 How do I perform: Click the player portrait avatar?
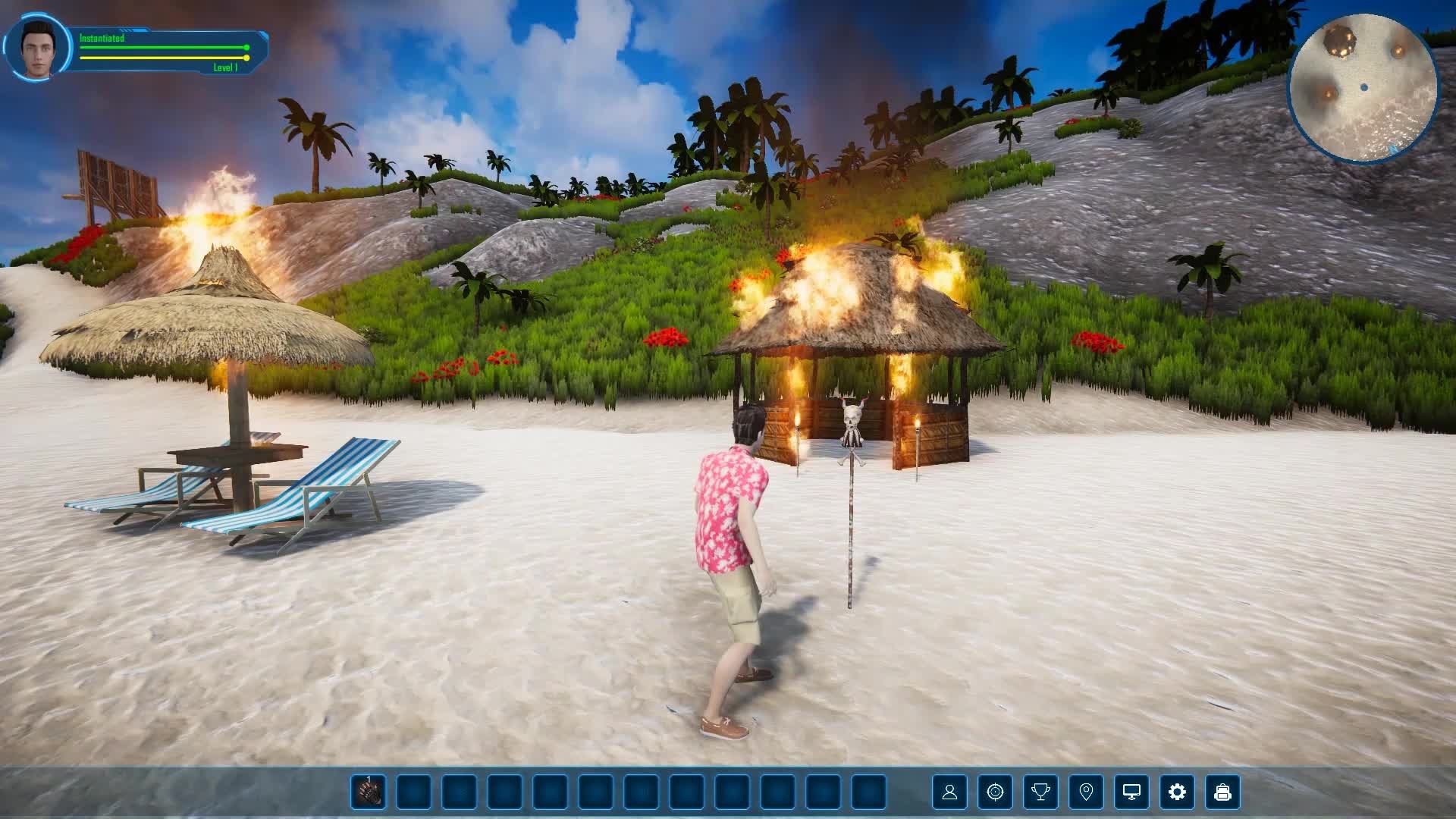coord(37,48)
